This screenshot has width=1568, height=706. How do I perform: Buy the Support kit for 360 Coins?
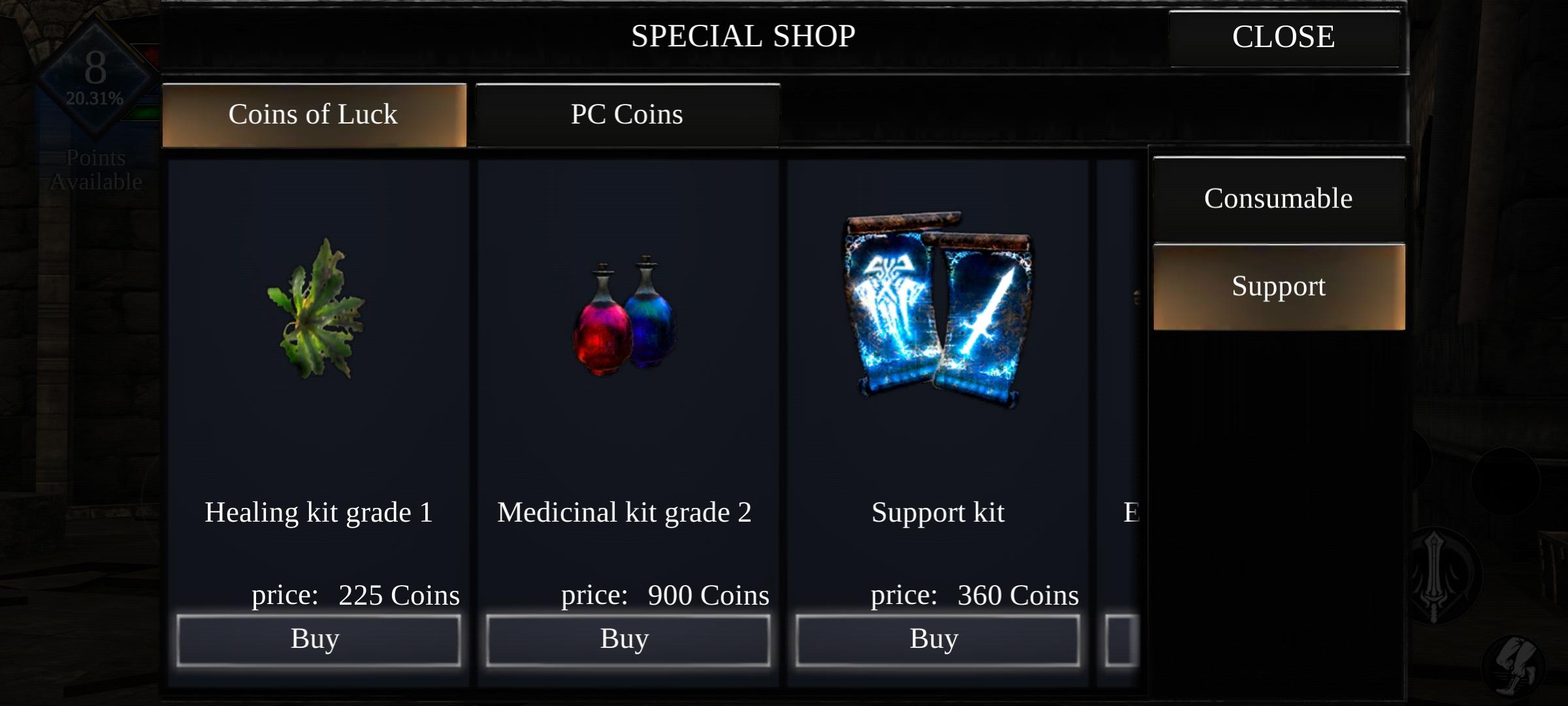[937, 639]
